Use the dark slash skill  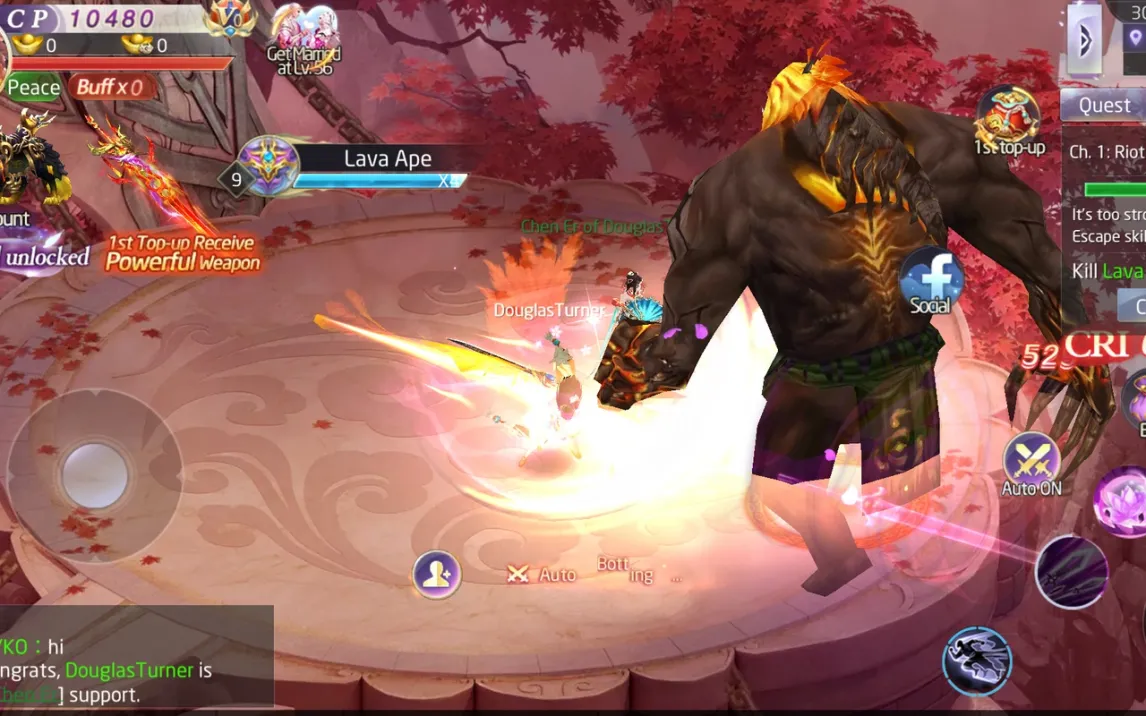pyautogui.click(x=1071, y=572)
